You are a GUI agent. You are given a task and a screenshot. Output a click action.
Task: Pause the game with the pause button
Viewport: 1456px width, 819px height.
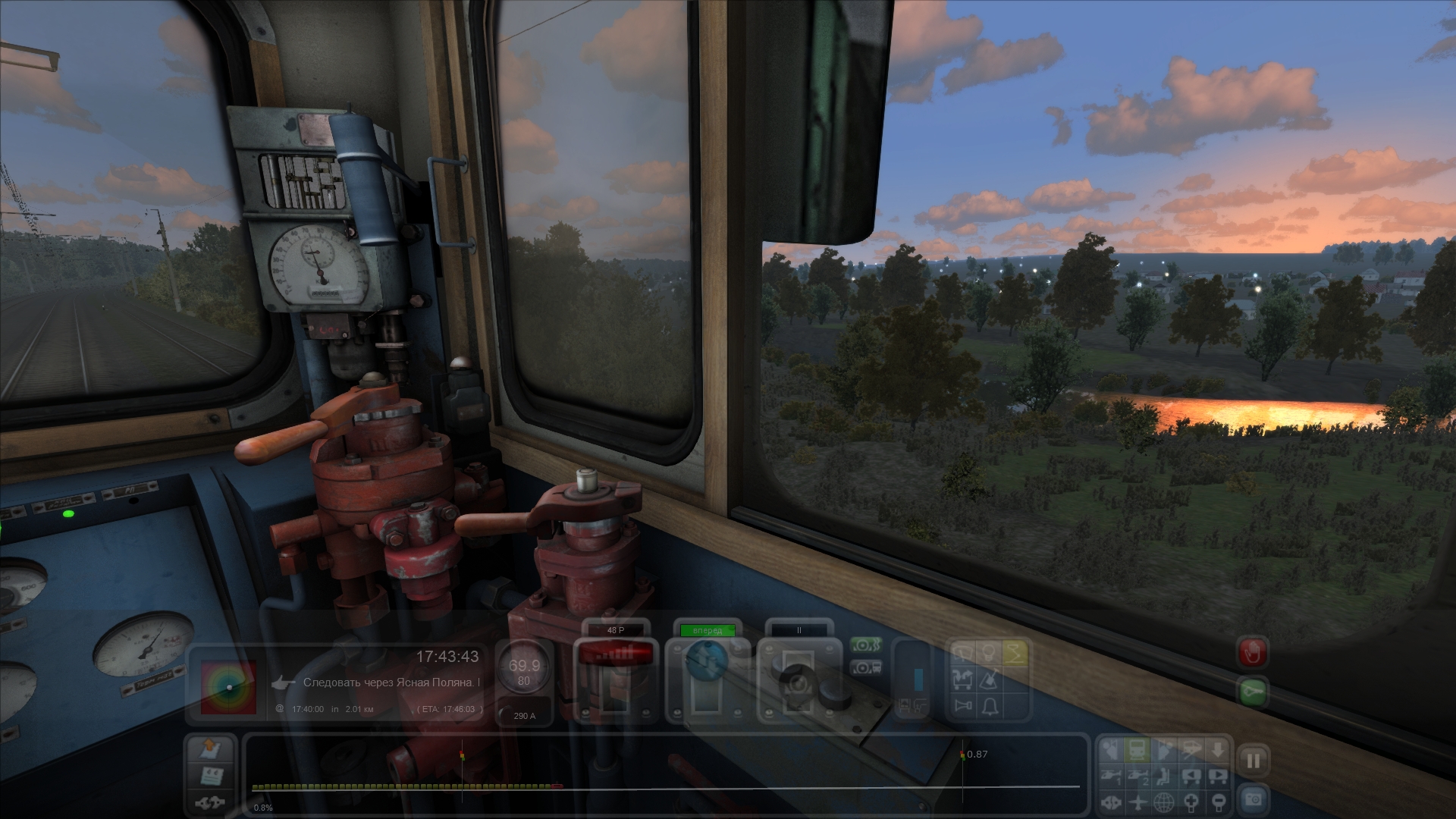point(1253,761)
